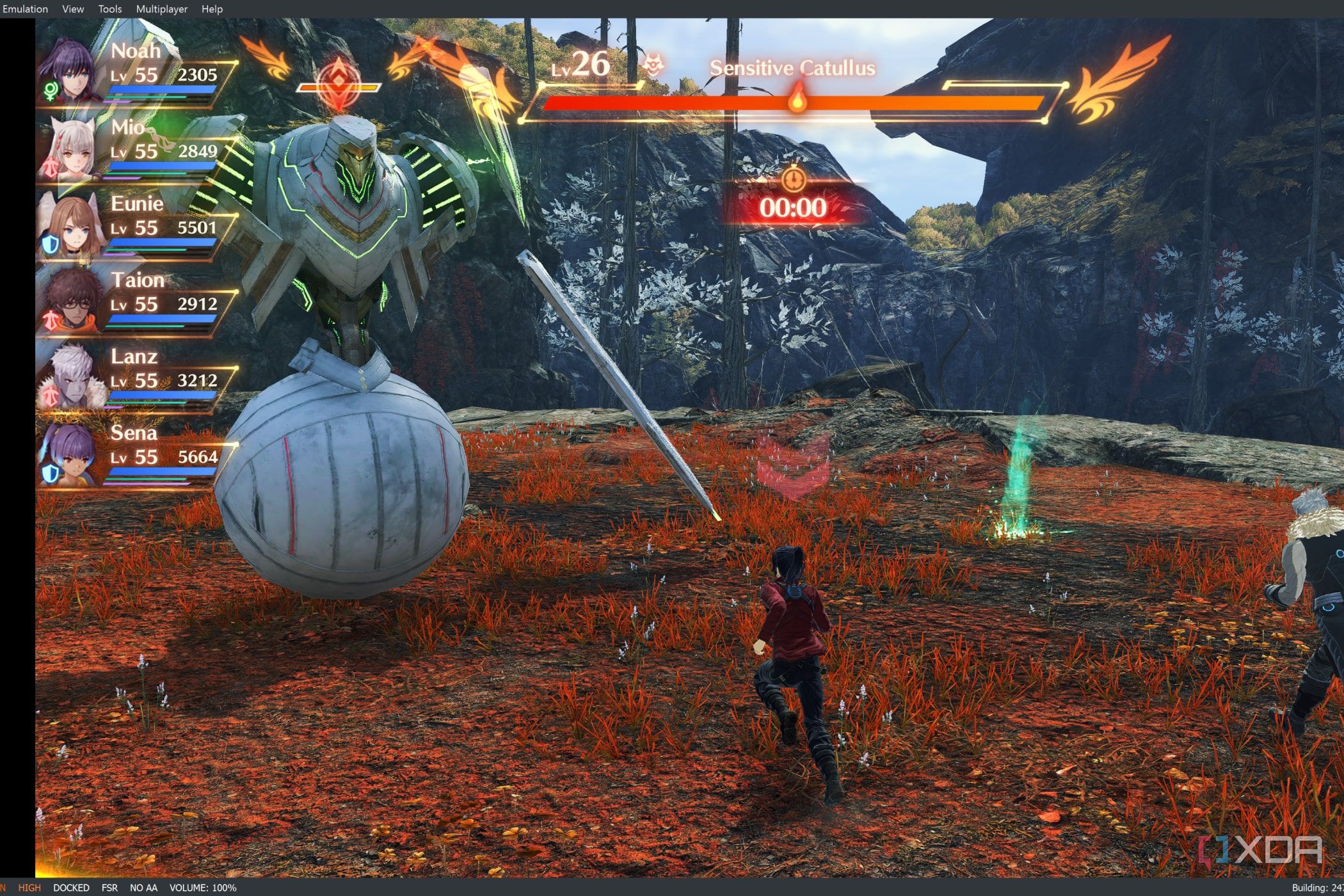Open the Emulation menu

[x=25, y=9]
